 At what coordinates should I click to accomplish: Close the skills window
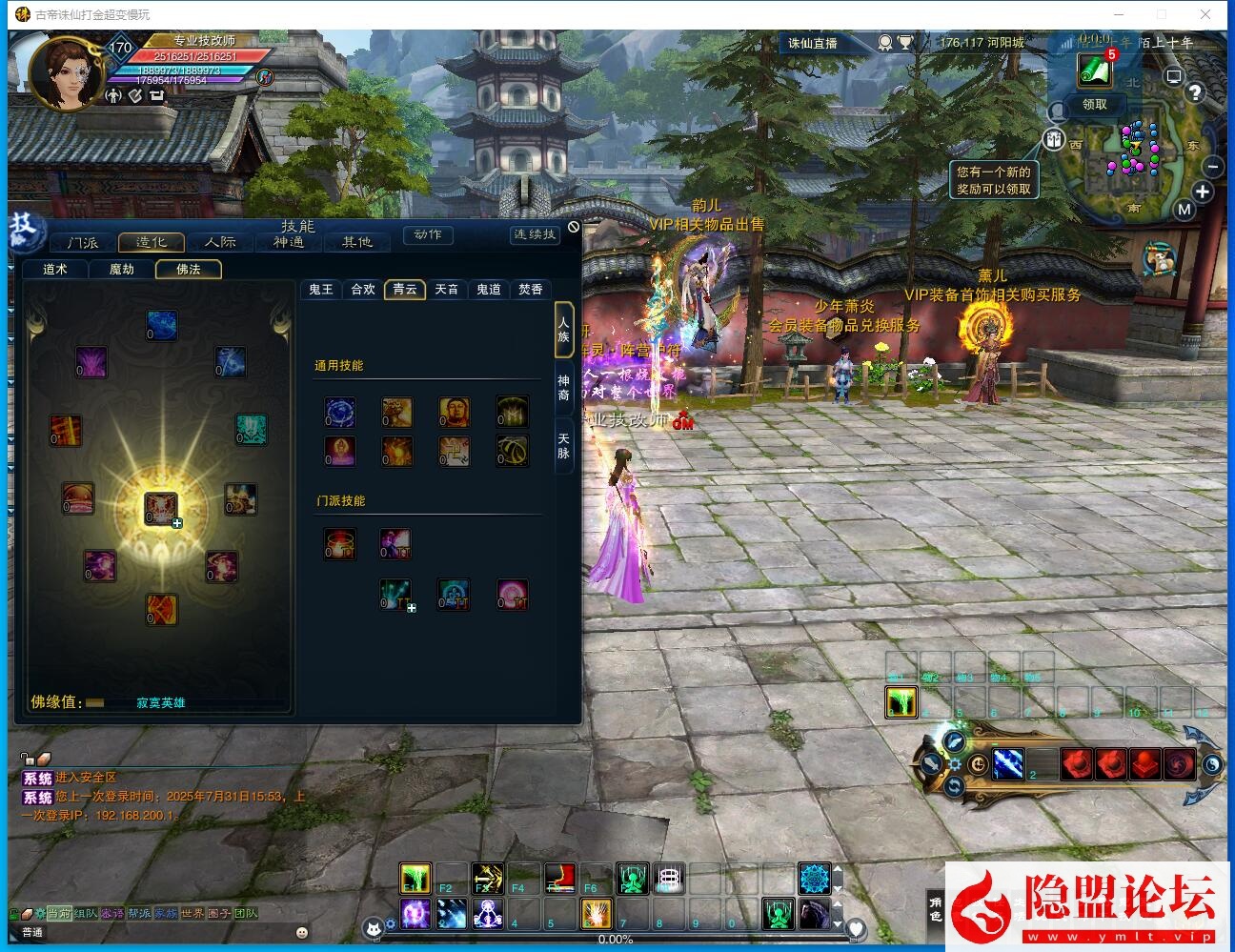click(573, 227)
